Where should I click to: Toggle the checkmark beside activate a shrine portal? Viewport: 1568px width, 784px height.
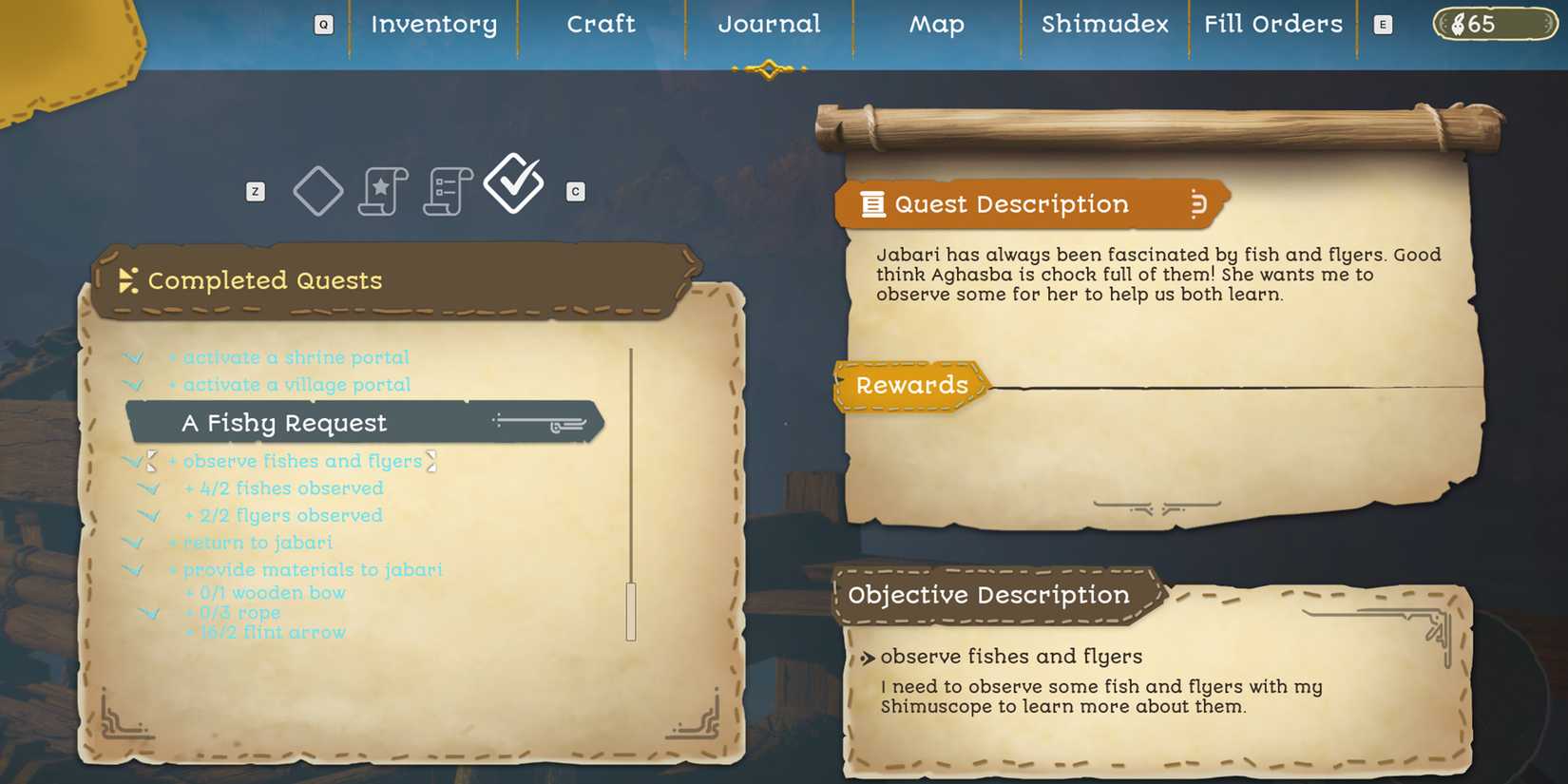click(132, 357)
